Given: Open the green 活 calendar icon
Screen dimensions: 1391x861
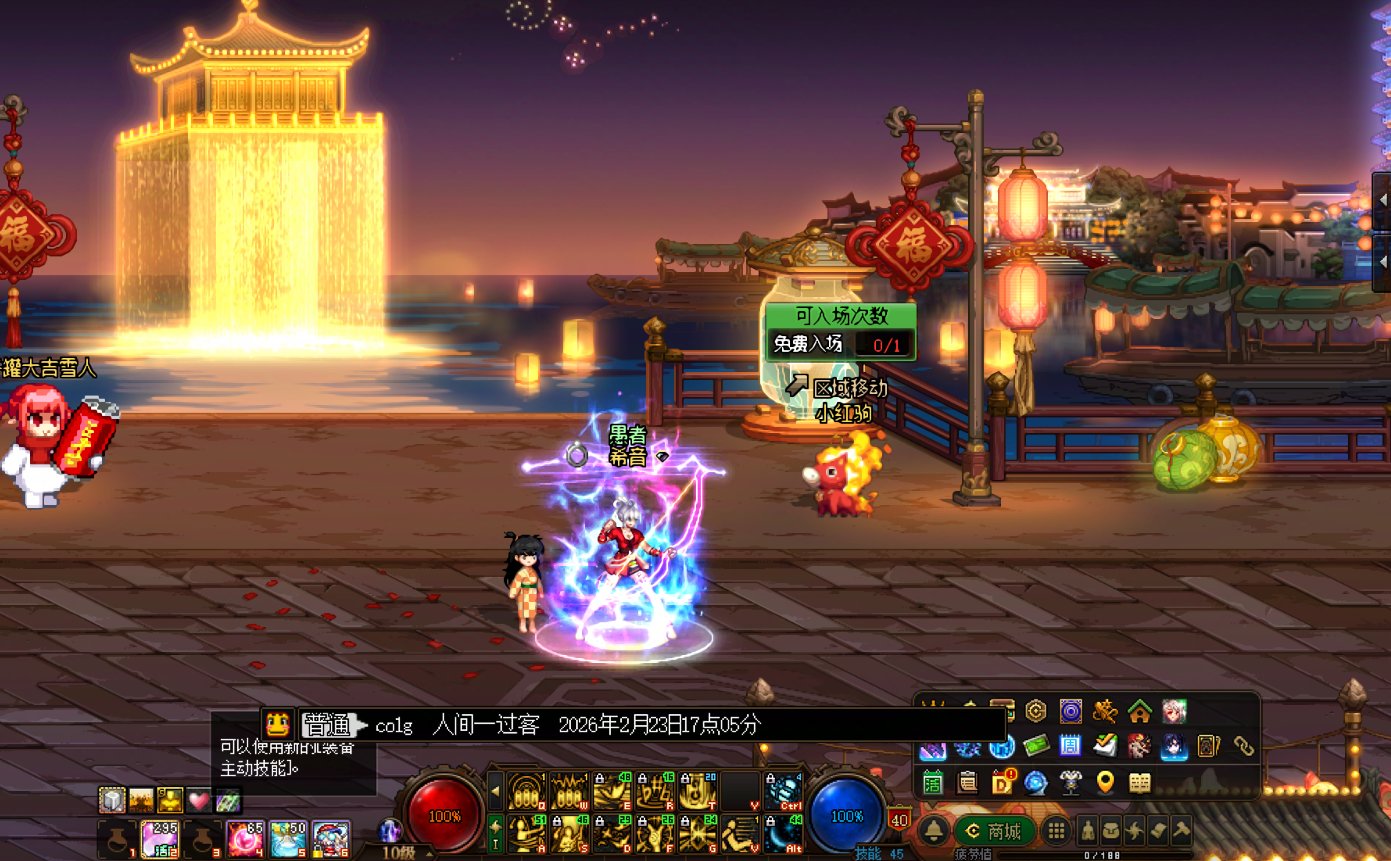Looking at the screenshot, I should pos(933,782).
